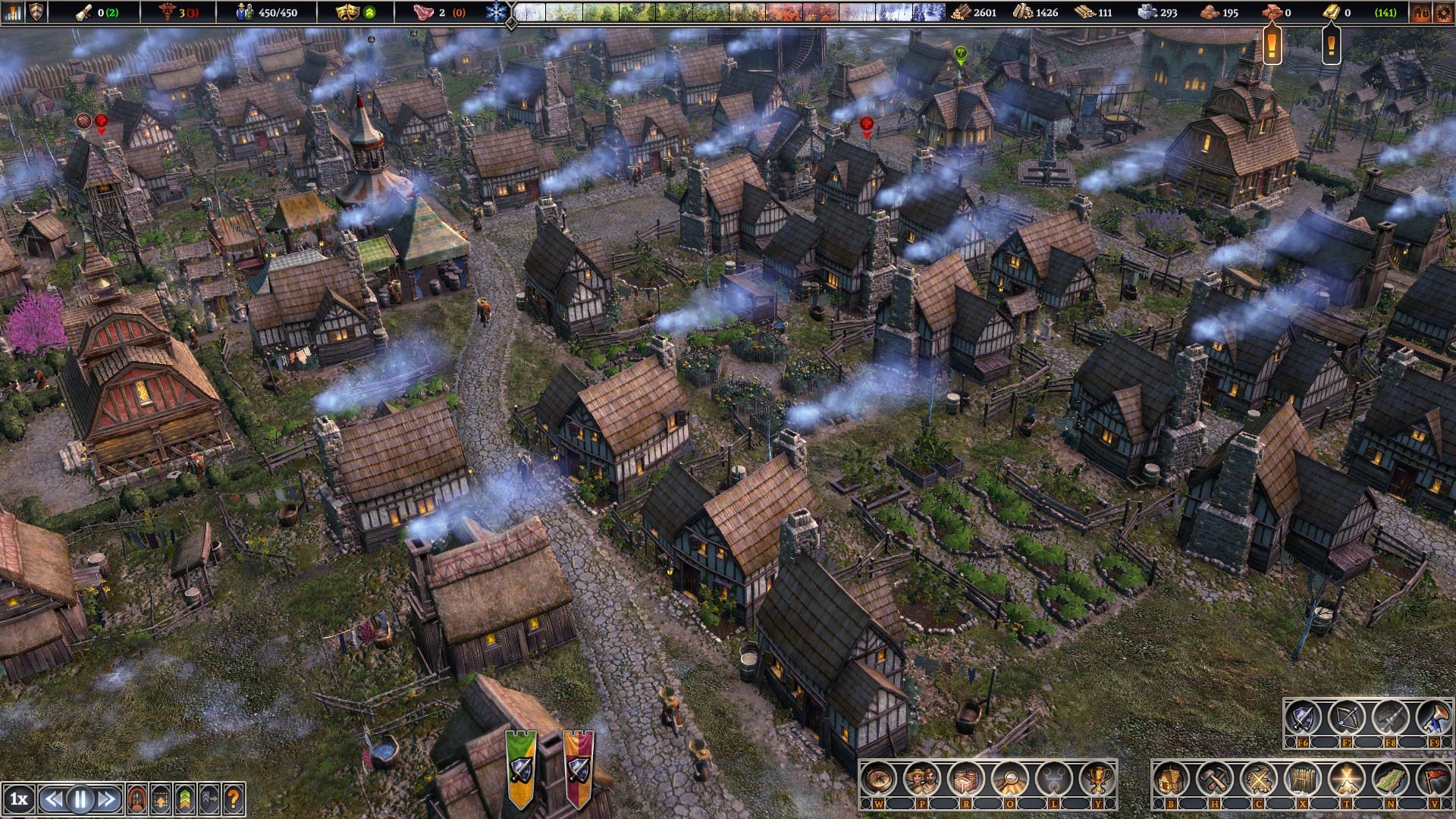The width and height of the screenshot is (1456, 819).
Task: Slow down game speed with rewind arrows
Action: pyautogui.click(x=53, y=799)
